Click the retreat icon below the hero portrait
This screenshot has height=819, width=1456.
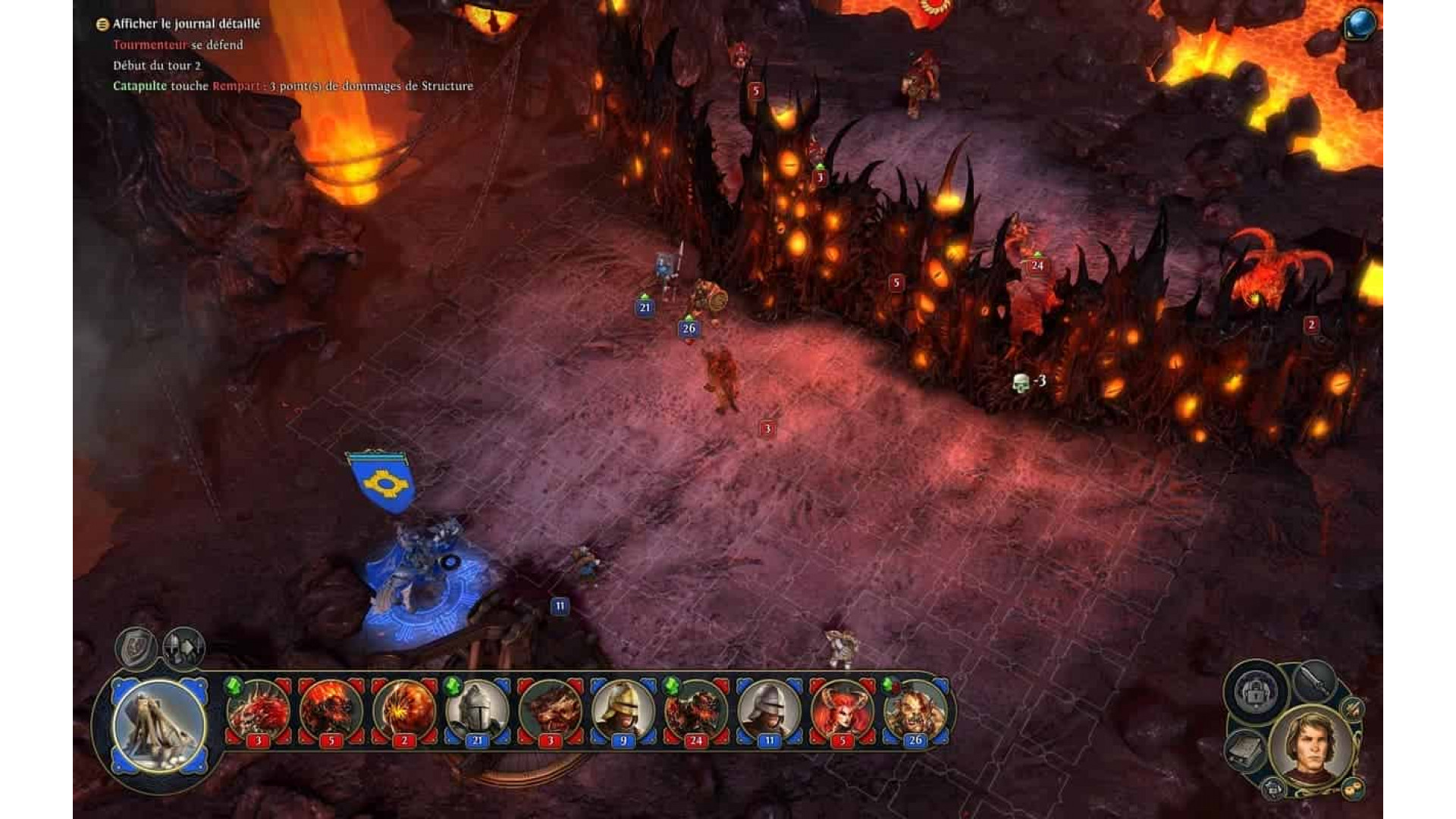point(1274,789)
